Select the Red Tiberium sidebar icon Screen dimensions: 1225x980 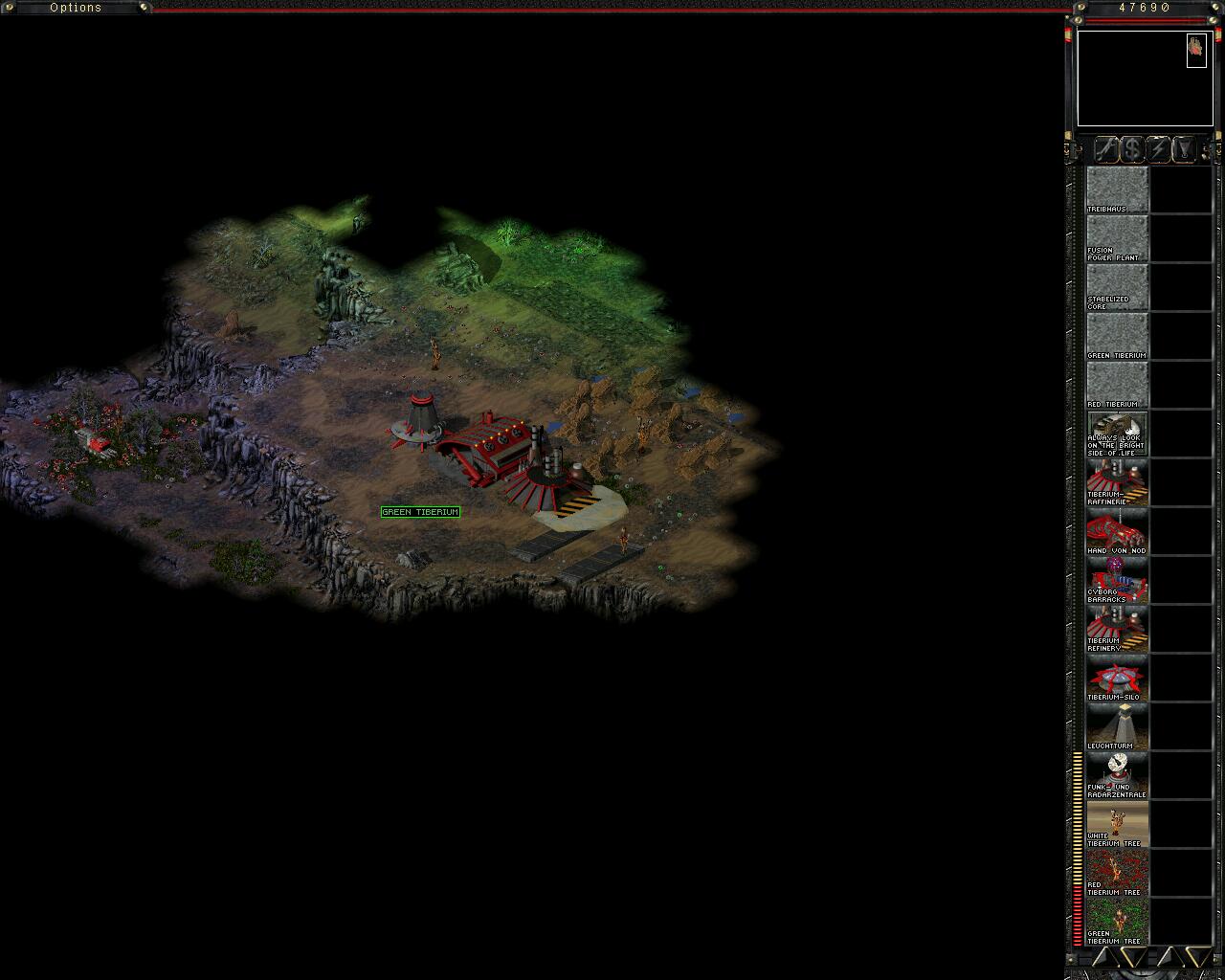[1117, 385]
